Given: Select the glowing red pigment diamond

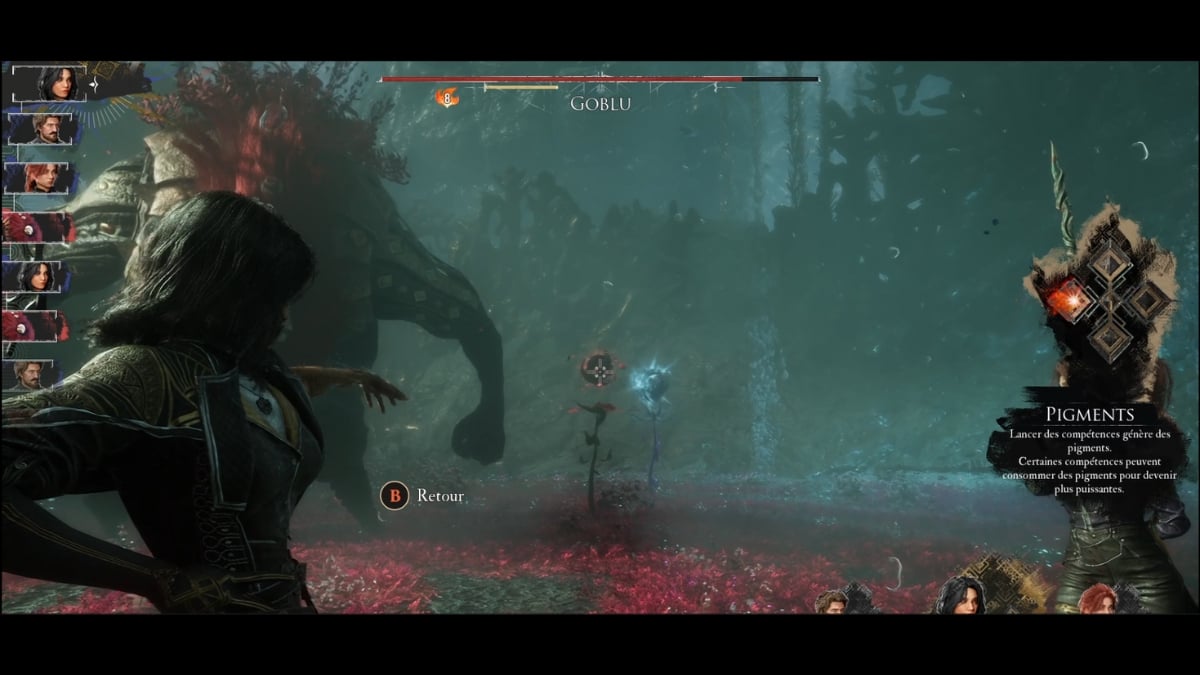Looking at the screenshot, I should point(1067,297).
